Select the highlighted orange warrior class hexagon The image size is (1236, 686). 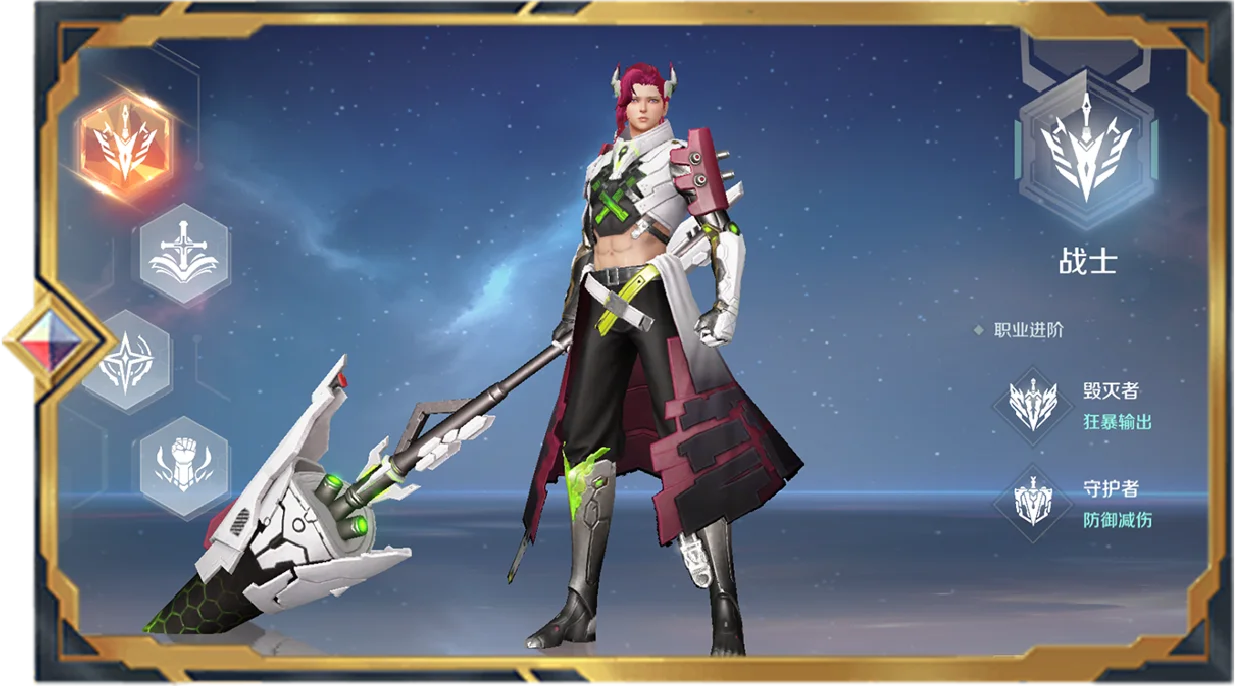point(125,146)
